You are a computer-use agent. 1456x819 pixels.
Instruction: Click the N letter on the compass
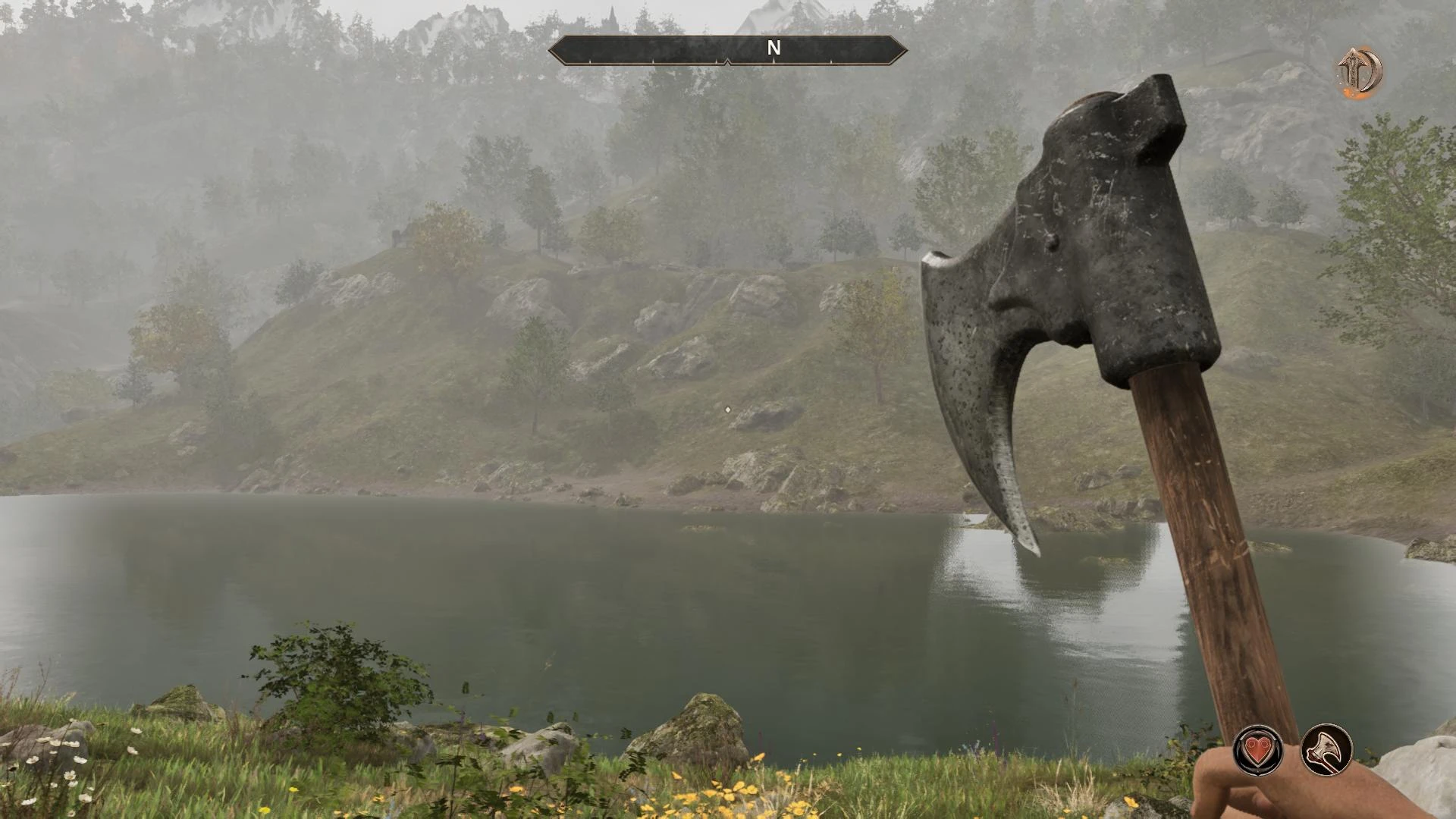tap(773, 48)
